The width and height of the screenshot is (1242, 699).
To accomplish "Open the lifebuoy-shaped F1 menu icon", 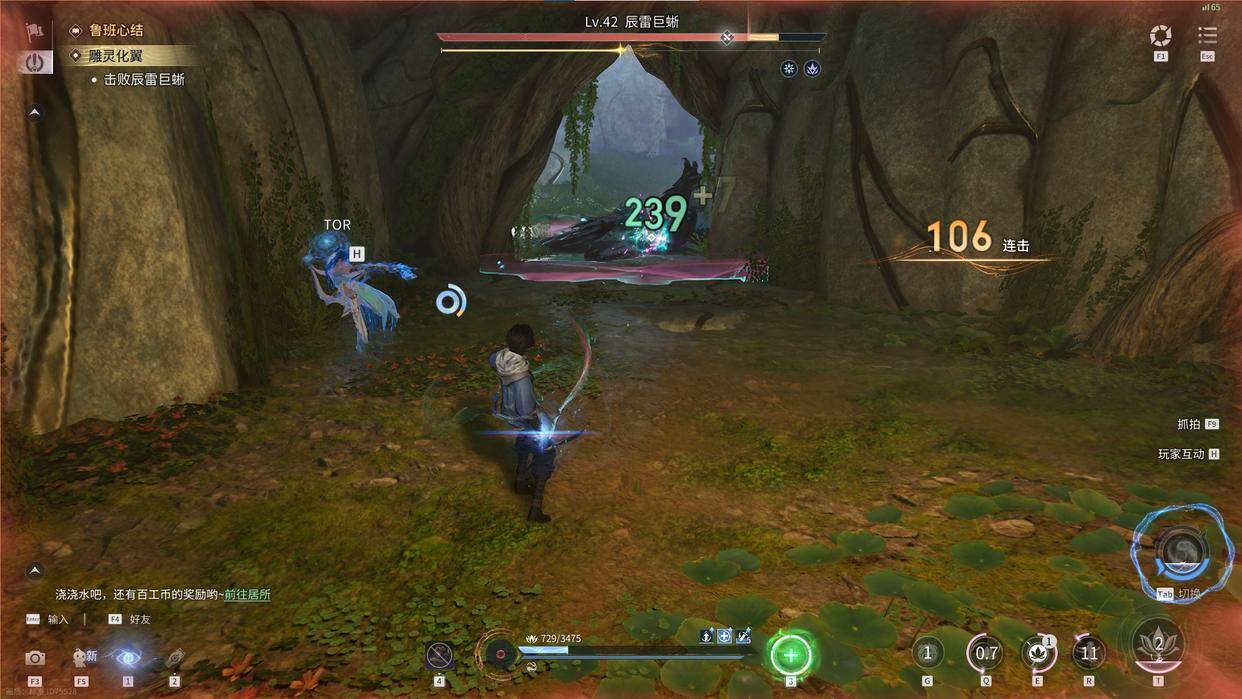I will [x=1160, y=36].
